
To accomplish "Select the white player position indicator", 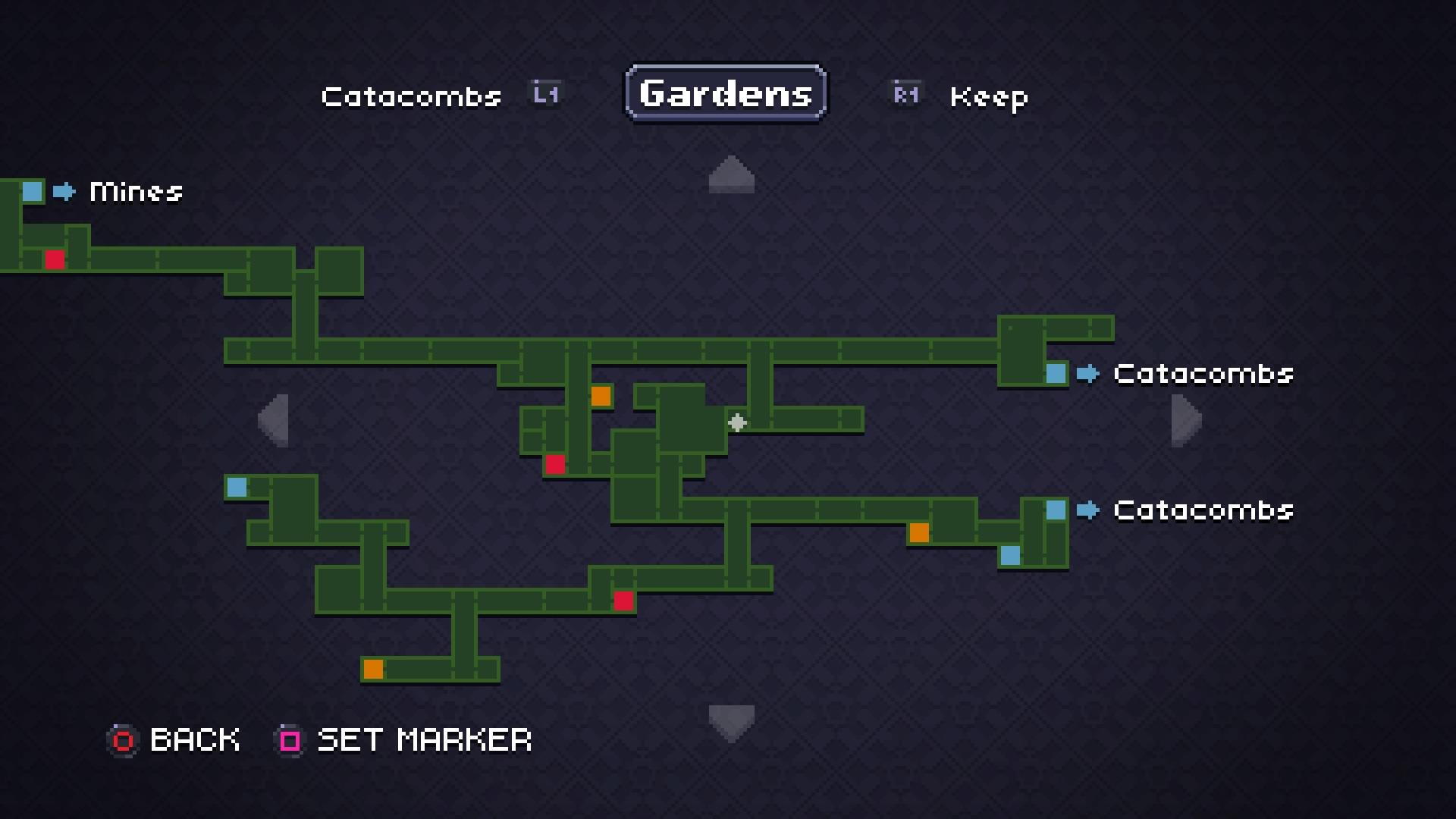I will 737,423.
